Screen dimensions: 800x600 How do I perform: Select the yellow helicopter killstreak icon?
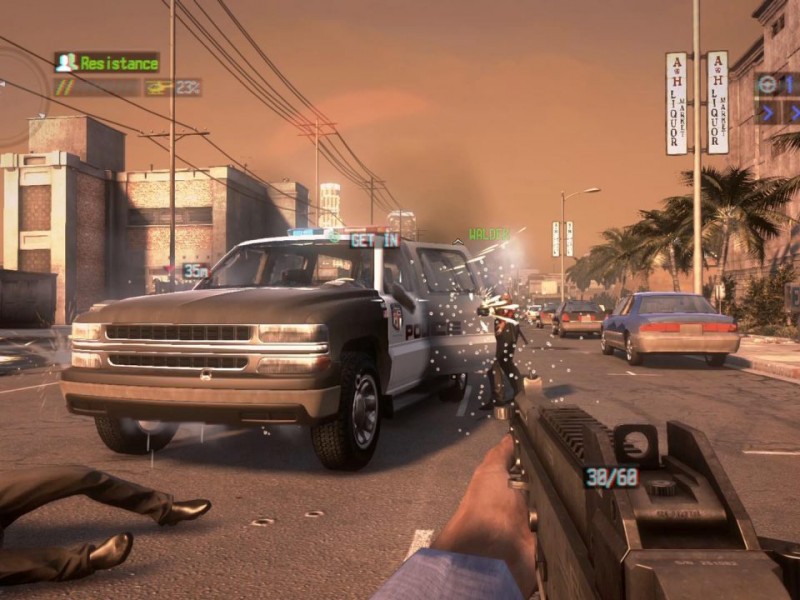(160, 88)
